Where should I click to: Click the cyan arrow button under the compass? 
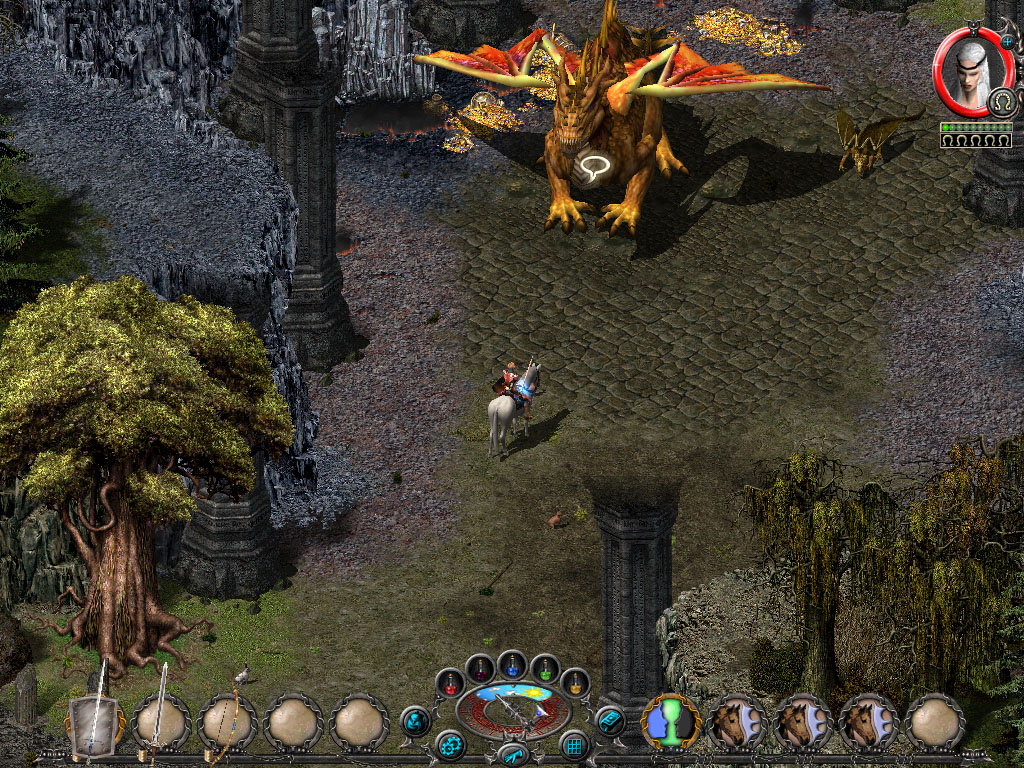[513, 753]
